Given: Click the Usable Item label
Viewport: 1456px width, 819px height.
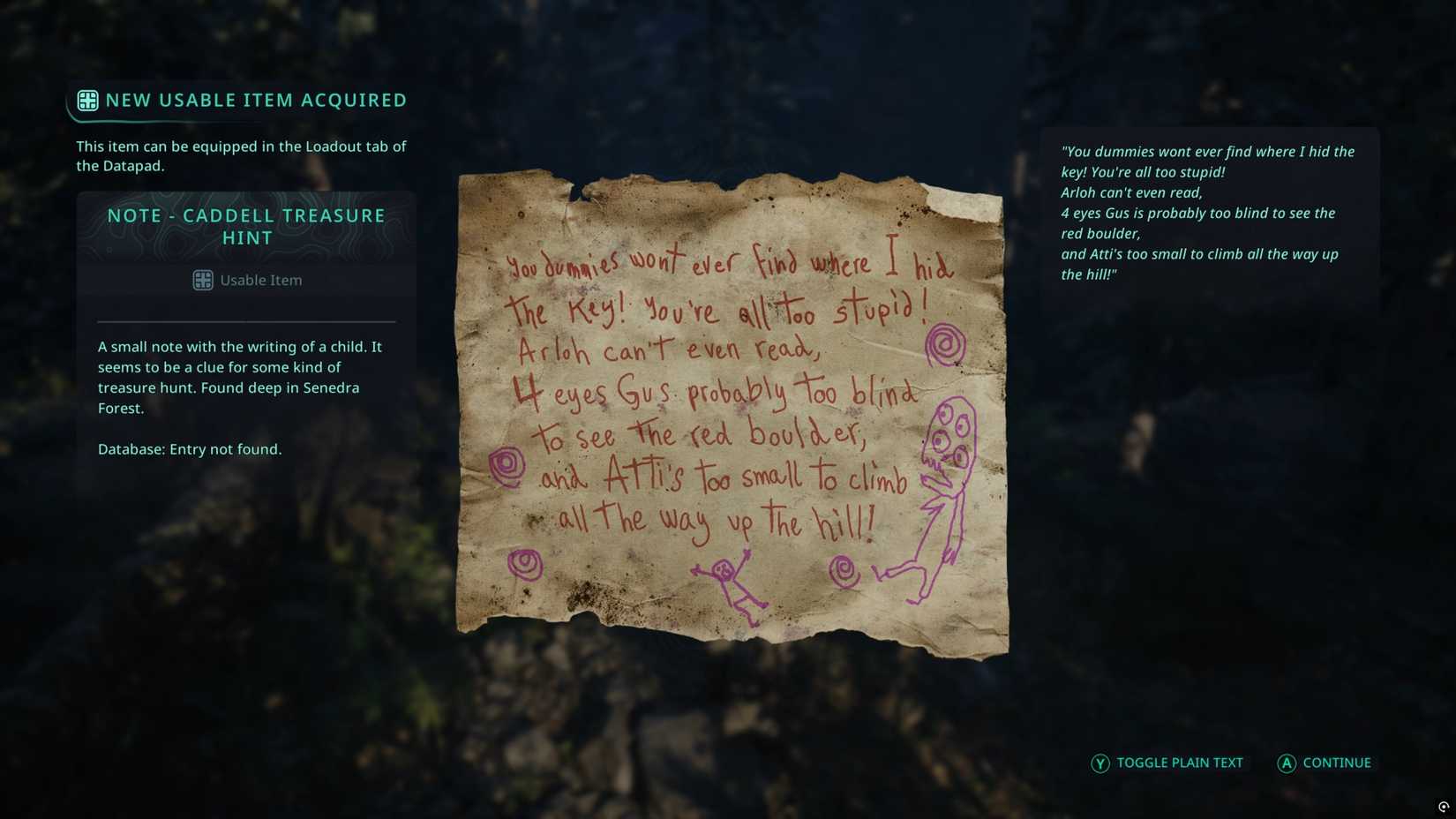Looking at the screenshot, I should tap(261, 280).
